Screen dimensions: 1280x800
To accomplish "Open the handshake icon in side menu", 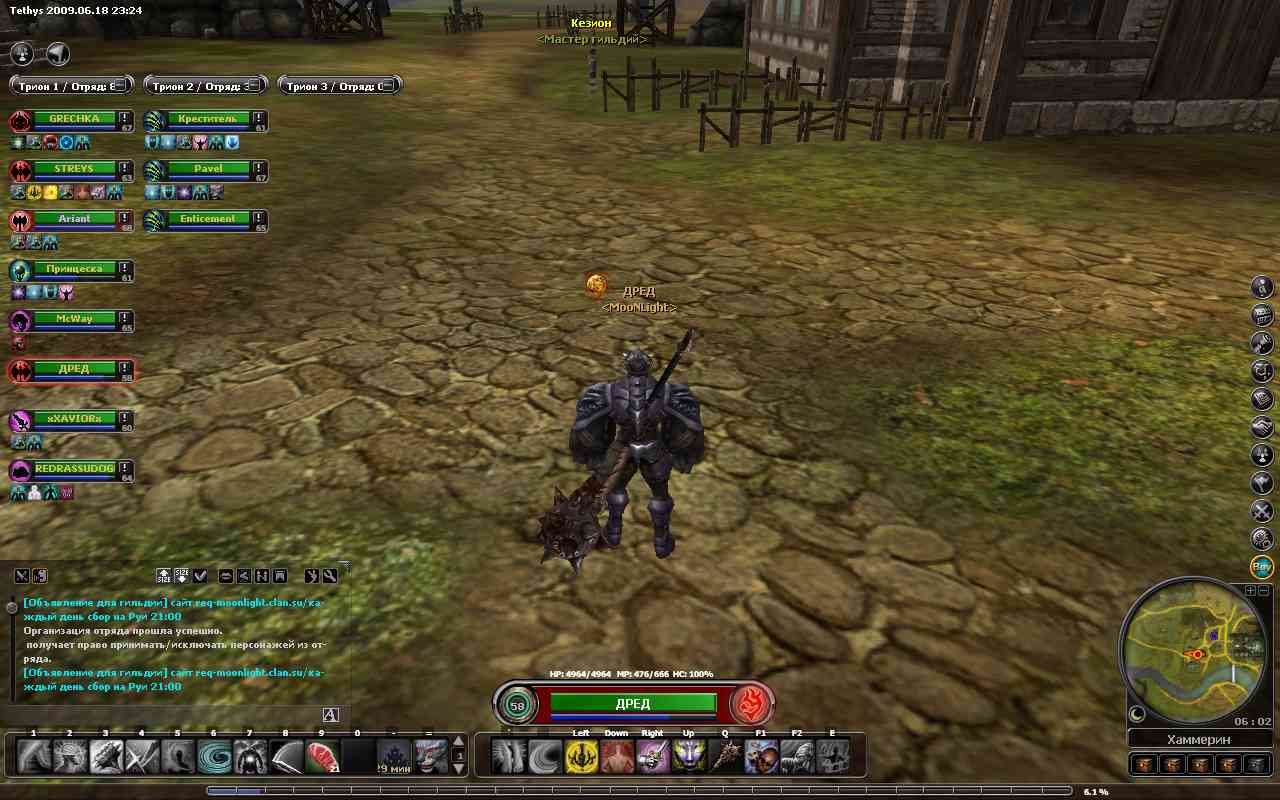I will tap(1262, 427).
